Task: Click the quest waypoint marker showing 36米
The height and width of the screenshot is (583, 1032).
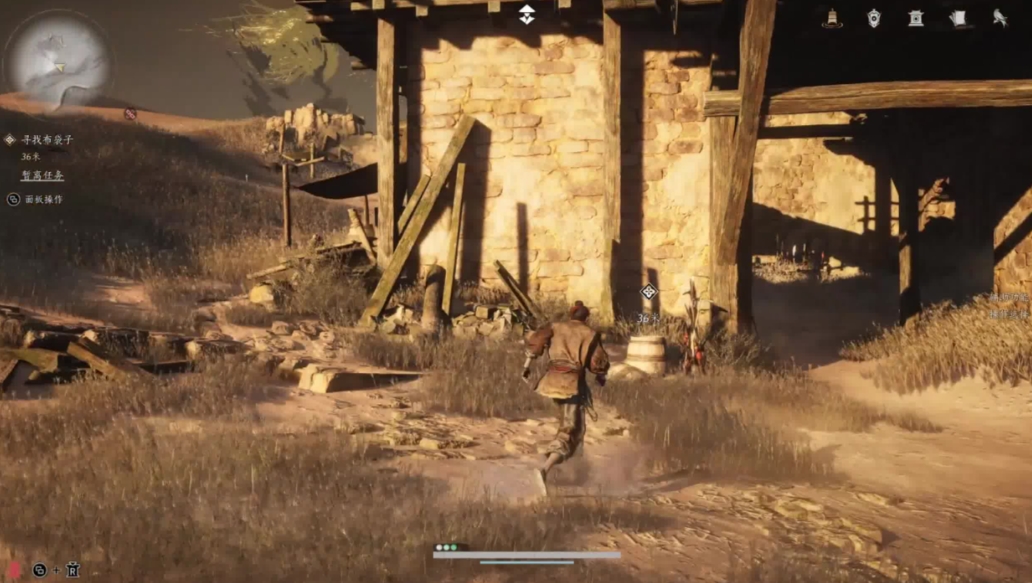Action: point(649,292)
